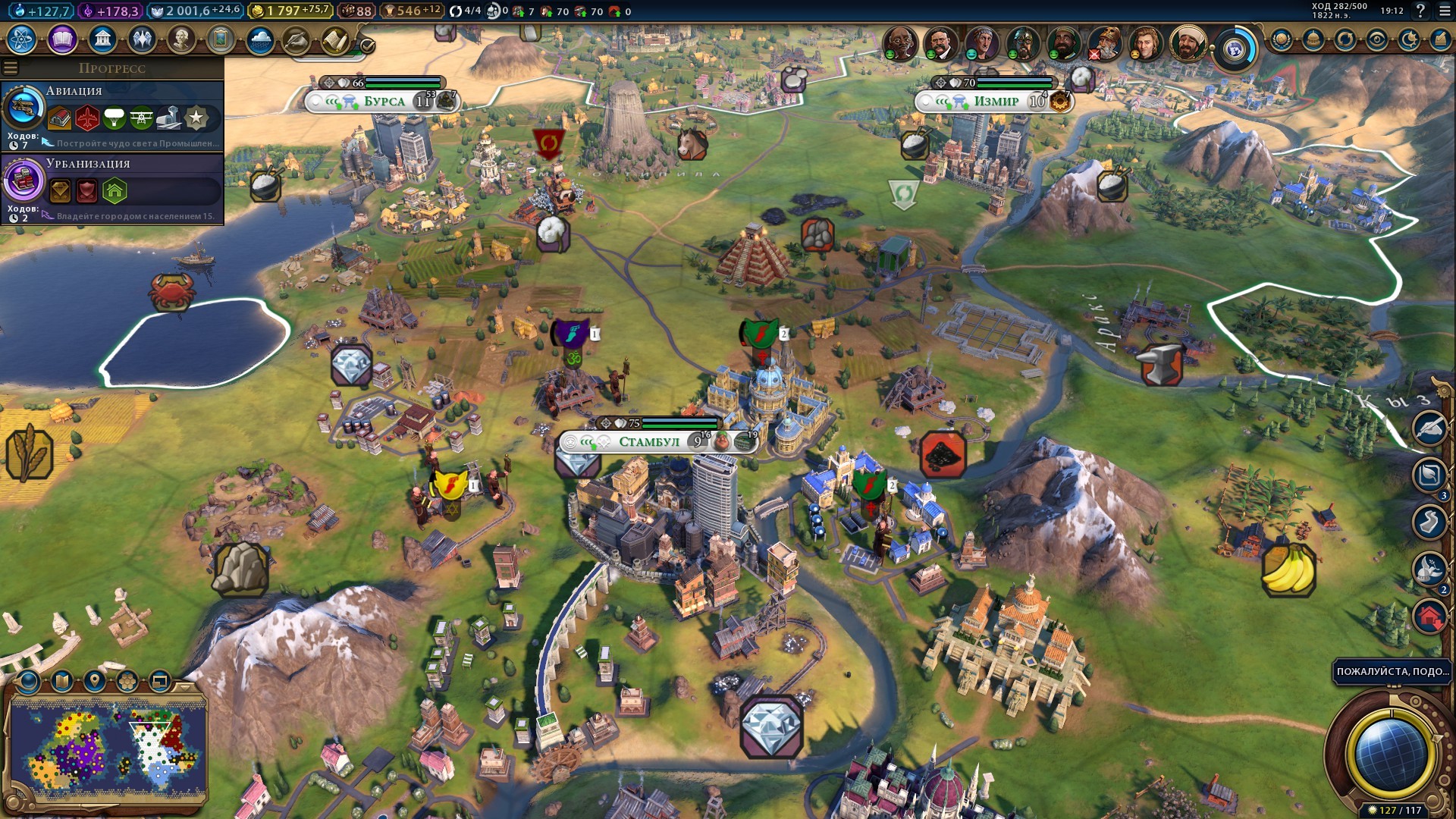The width and height of the screenshot is (1456, 819).
Task: Open the Измир city banner
Action: click(996, 102)
